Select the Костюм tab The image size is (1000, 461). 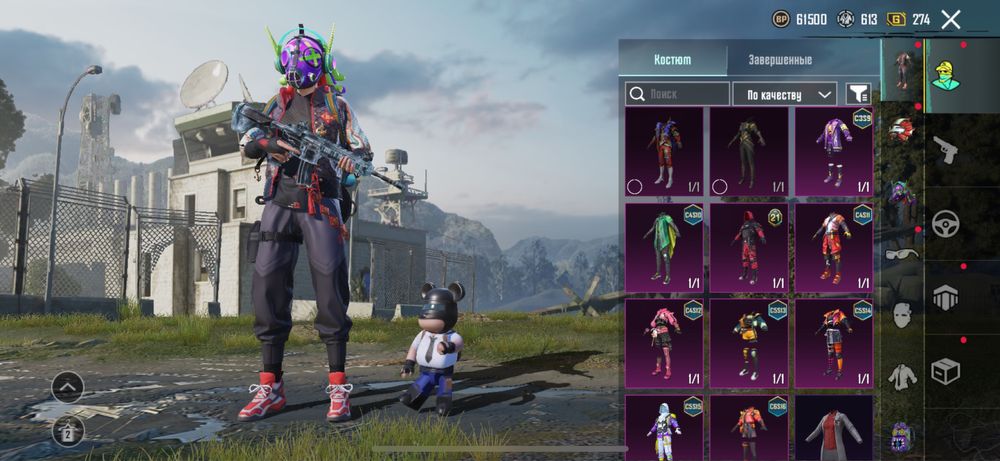[x=672, y=60]
